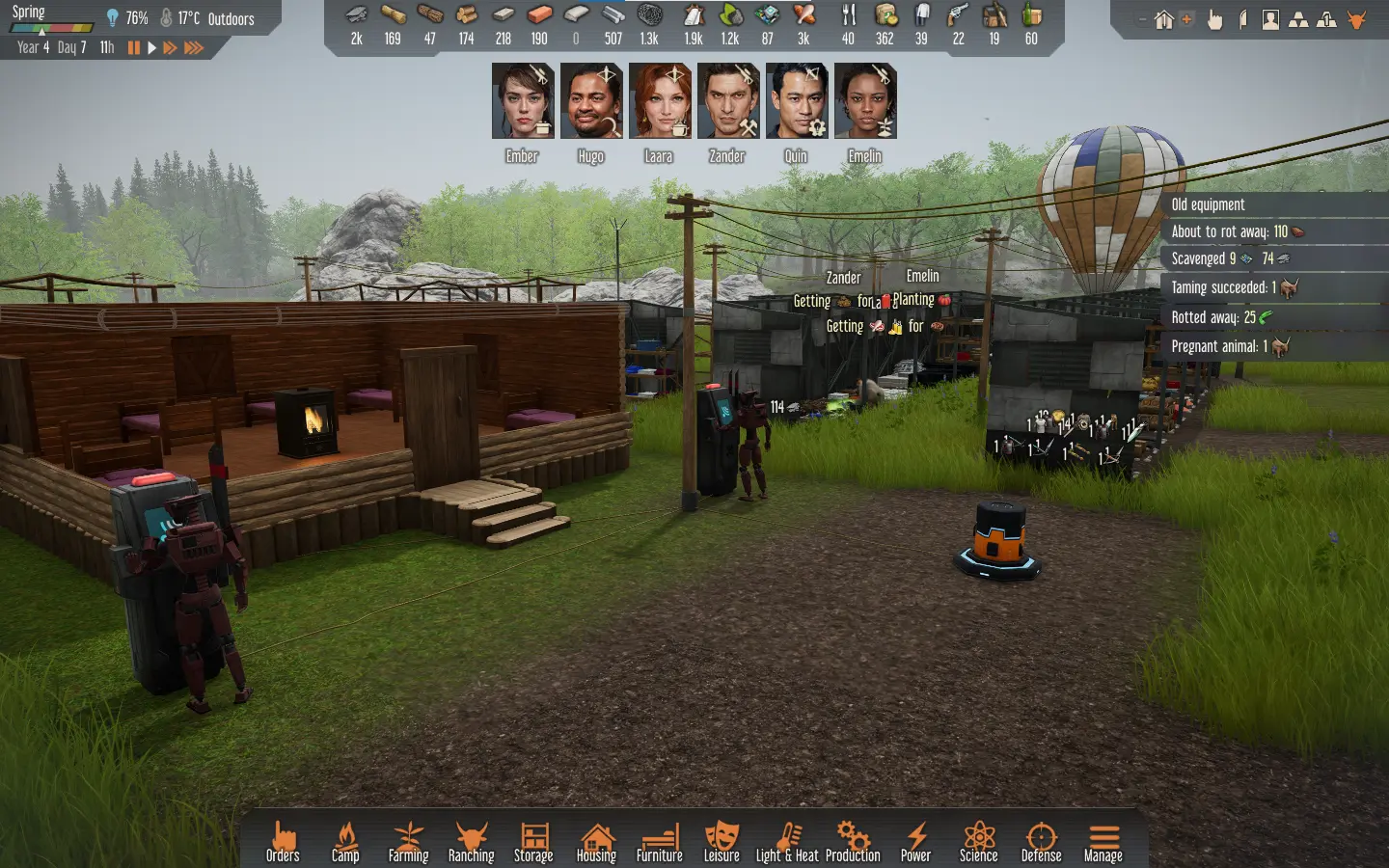Select the Power category
The height and width of the screenshot is (868, 1389).
[x=915, y=841]
